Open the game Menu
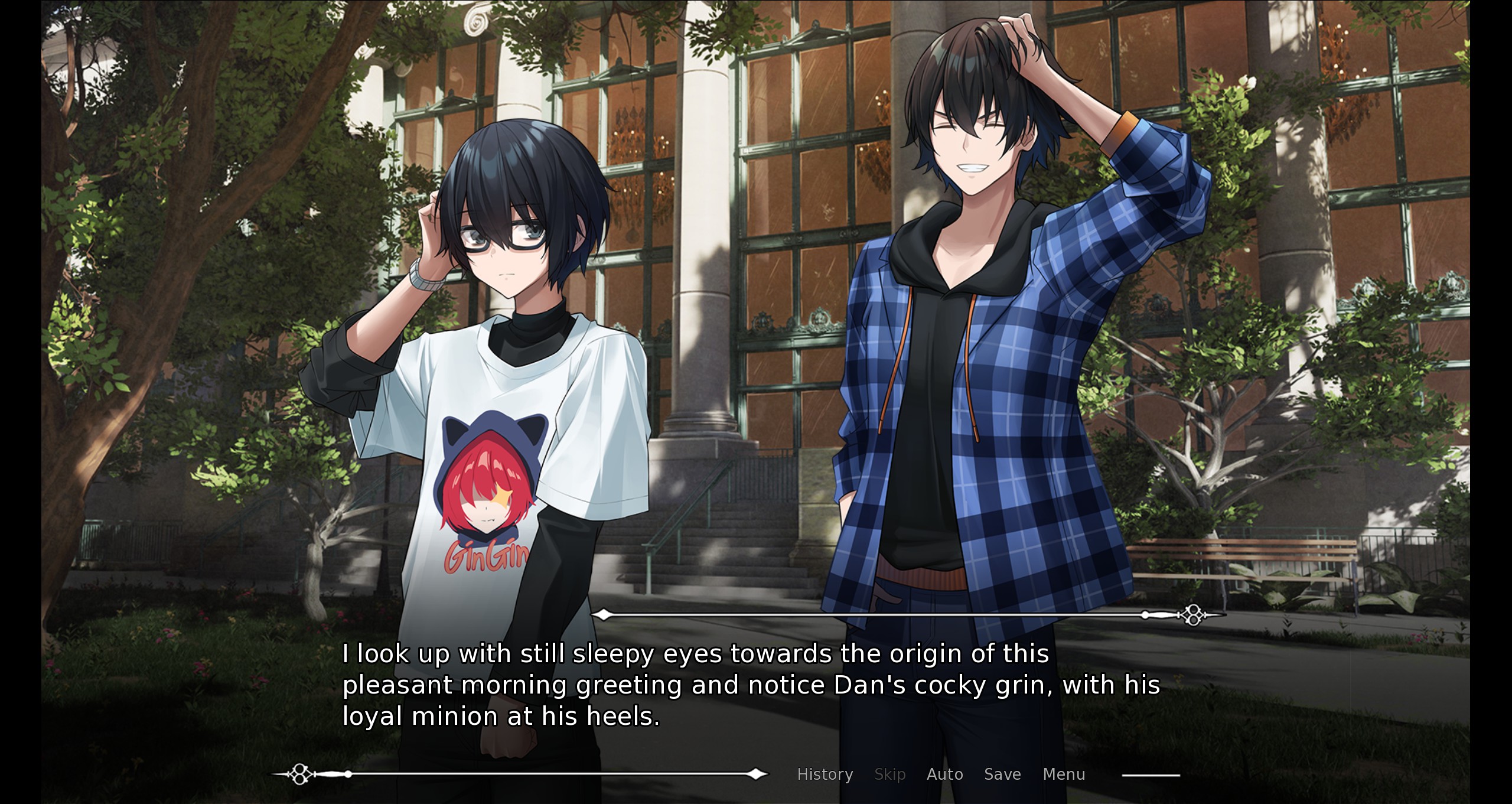Image resolution: width=1512 pixels, height=804 pixels. 1064,774
